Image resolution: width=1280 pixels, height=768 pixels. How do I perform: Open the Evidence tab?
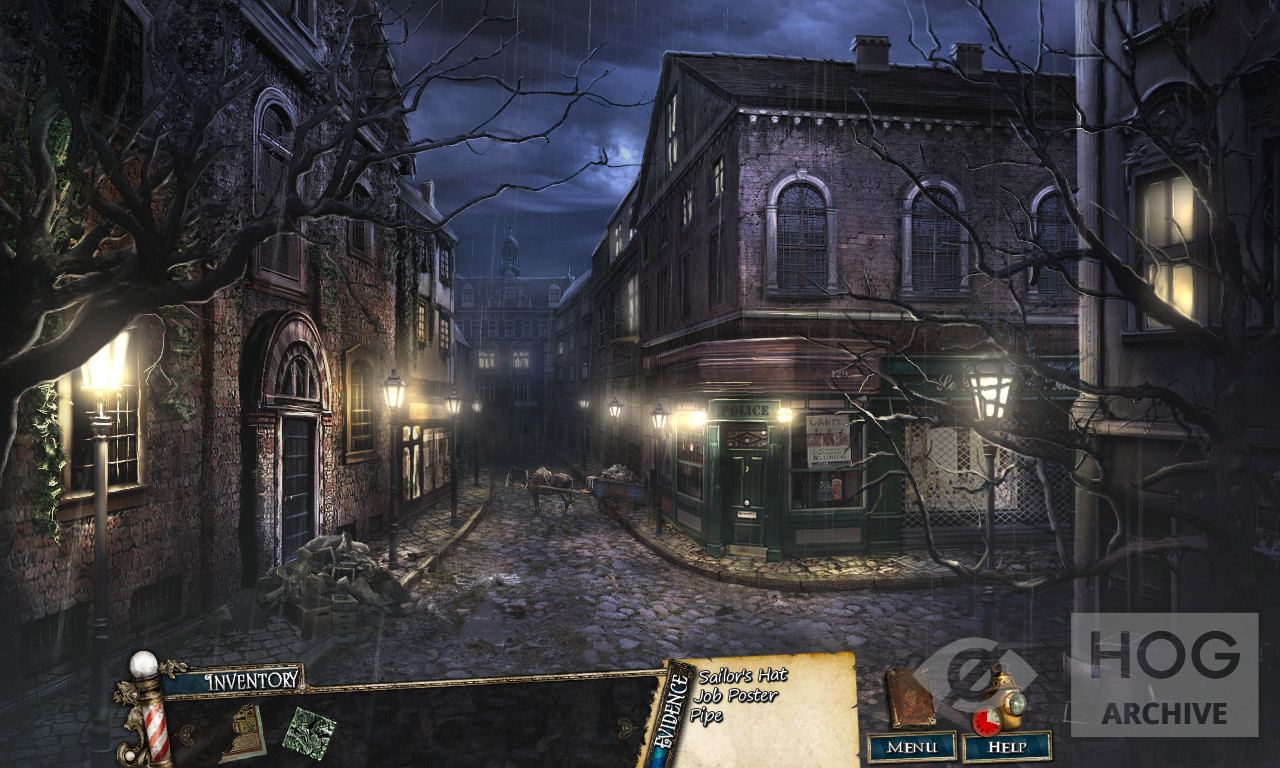pyautogui.click(x=677, y=711)
